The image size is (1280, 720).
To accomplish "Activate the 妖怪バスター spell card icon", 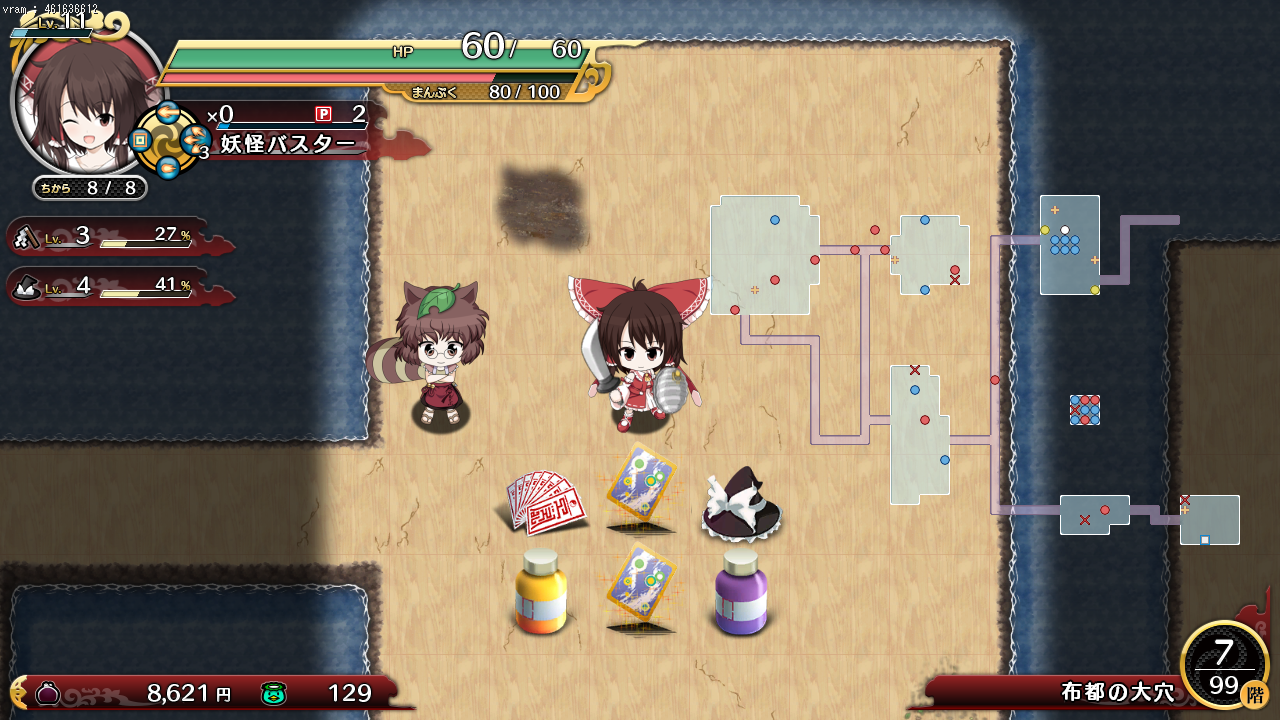I will coord(168,141).
